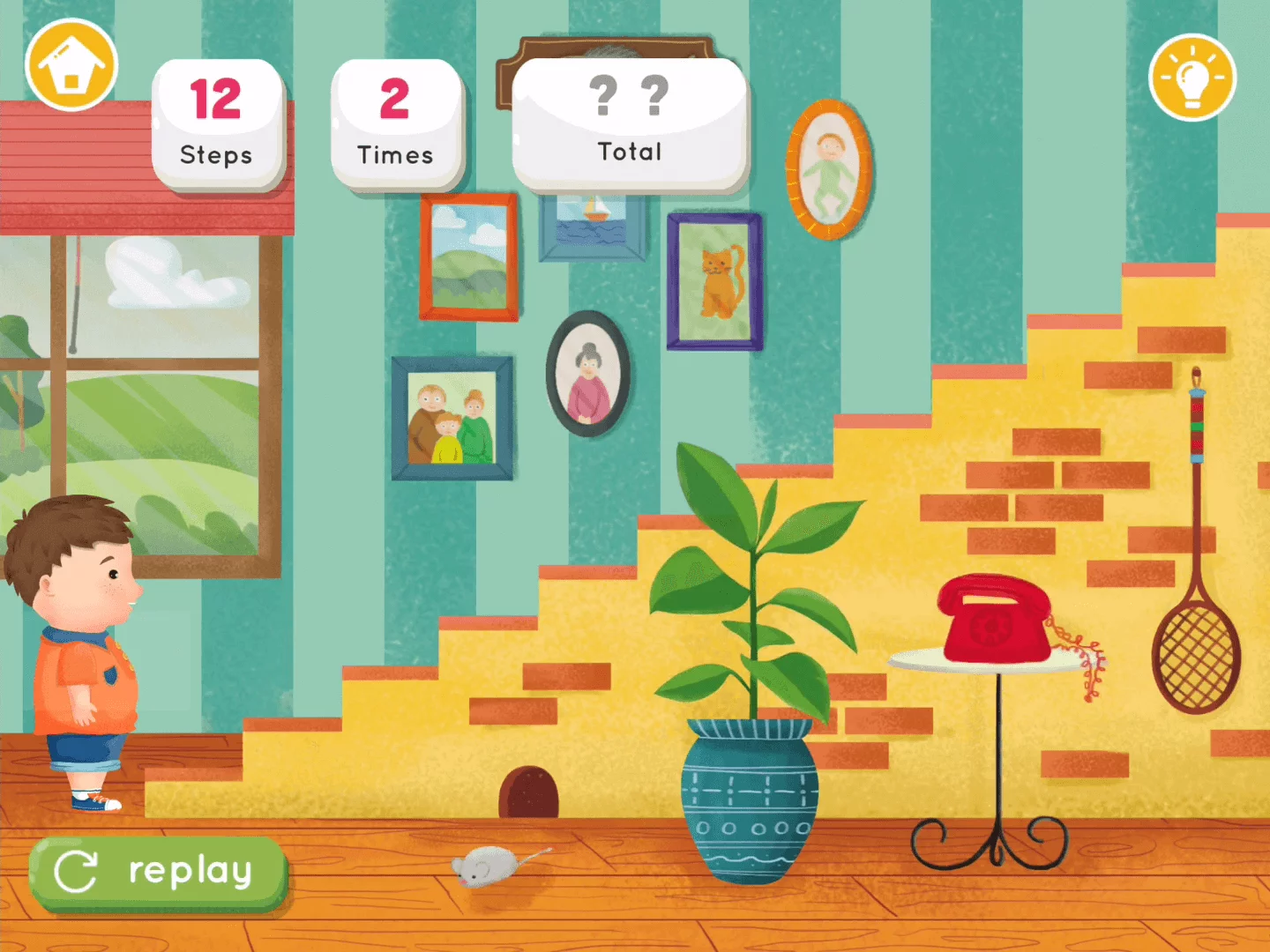Open the hint lightbulb icon
1270x952 pixels.
tap(1195, 78)
